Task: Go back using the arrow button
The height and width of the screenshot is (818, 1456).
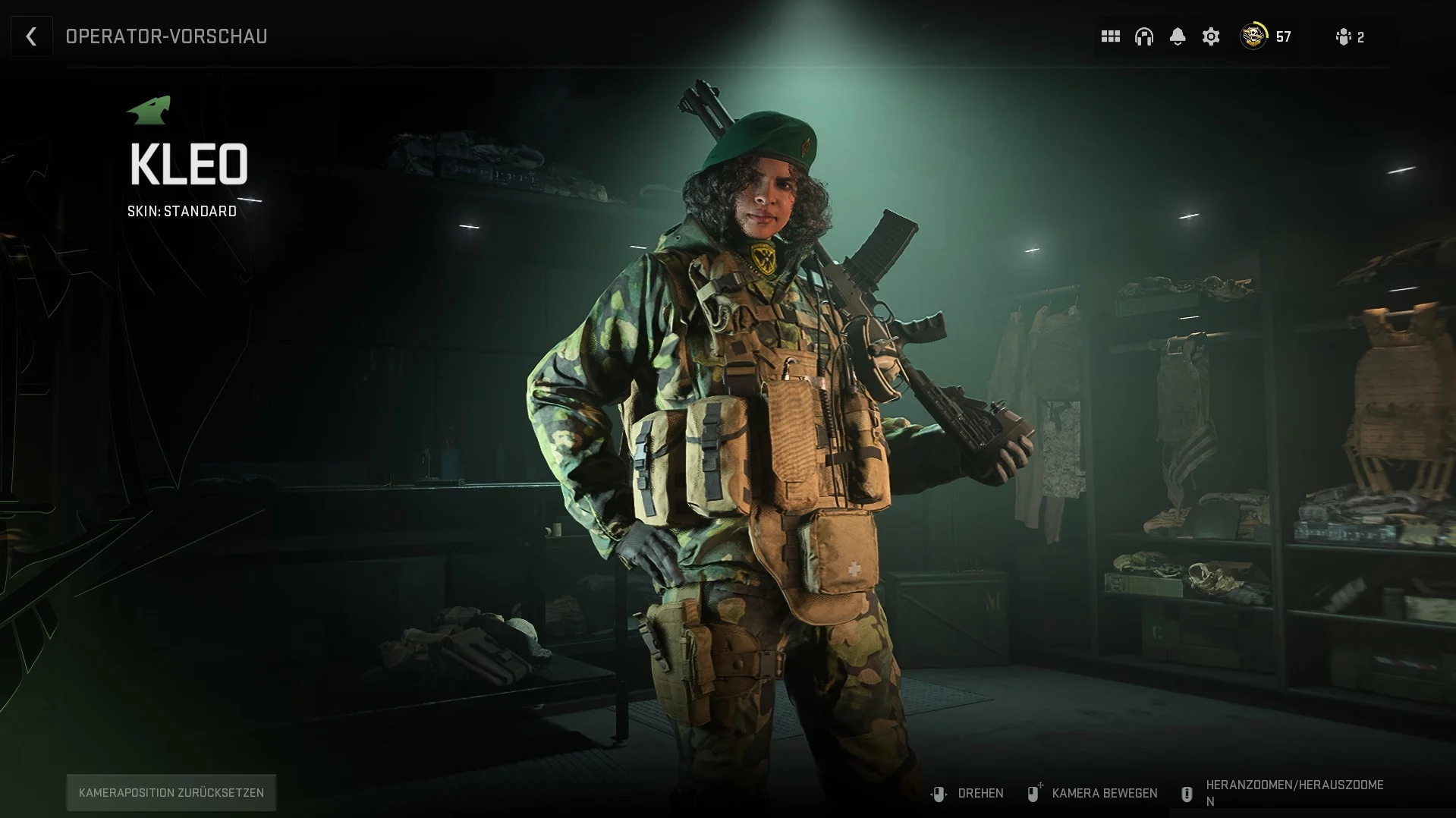Action: [31, 36]
